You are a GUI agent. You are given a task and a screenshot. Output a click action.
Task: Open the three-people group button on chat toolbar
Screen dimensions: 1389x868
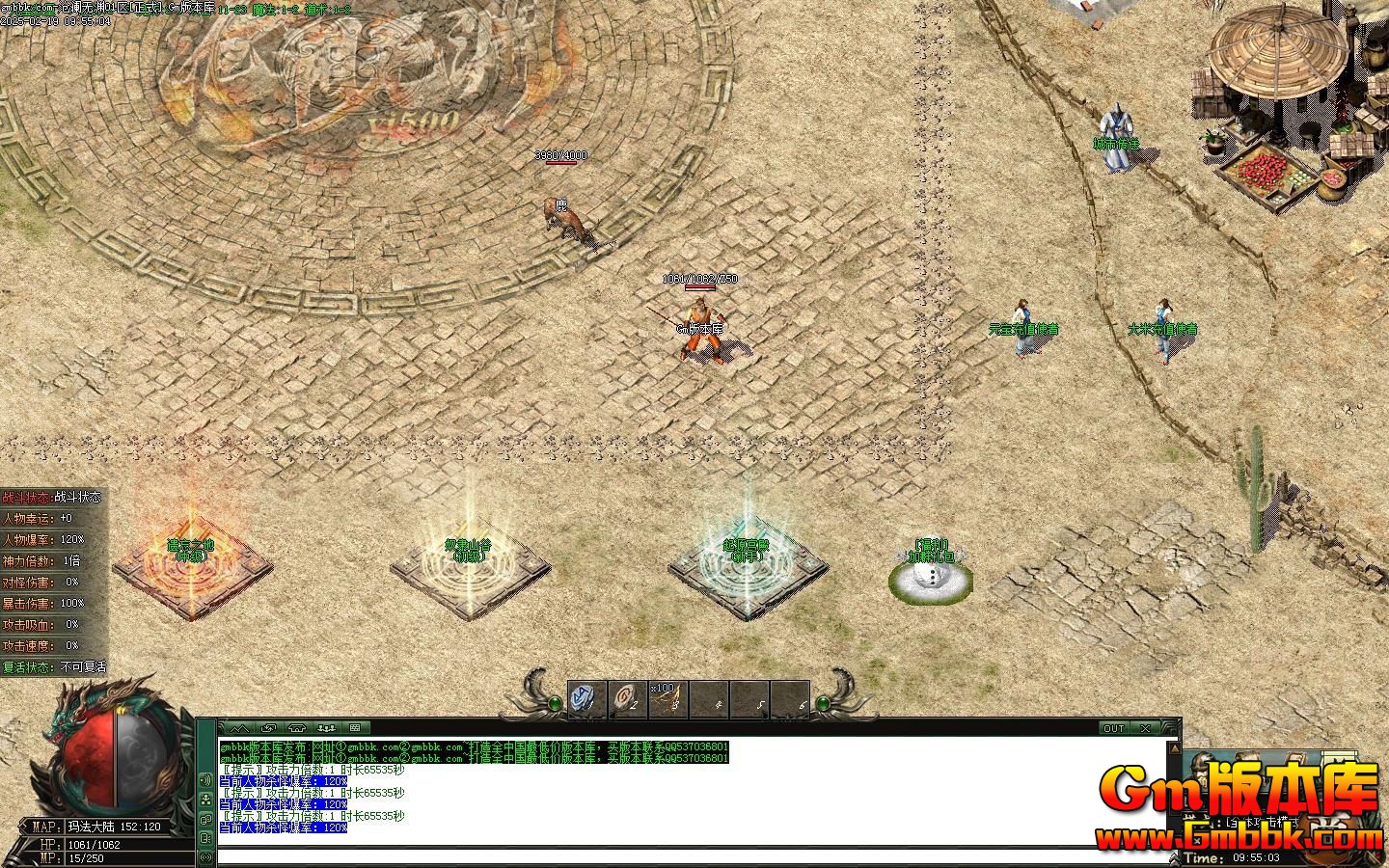coord(326,728)
